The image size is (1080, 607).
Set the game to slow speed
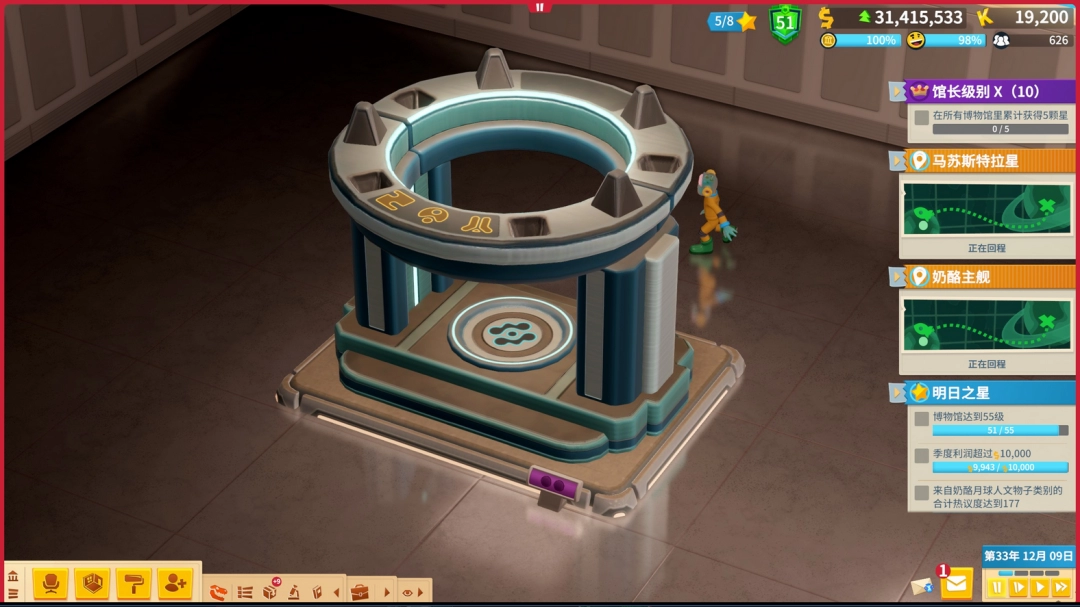click(x=1018, y=587)
